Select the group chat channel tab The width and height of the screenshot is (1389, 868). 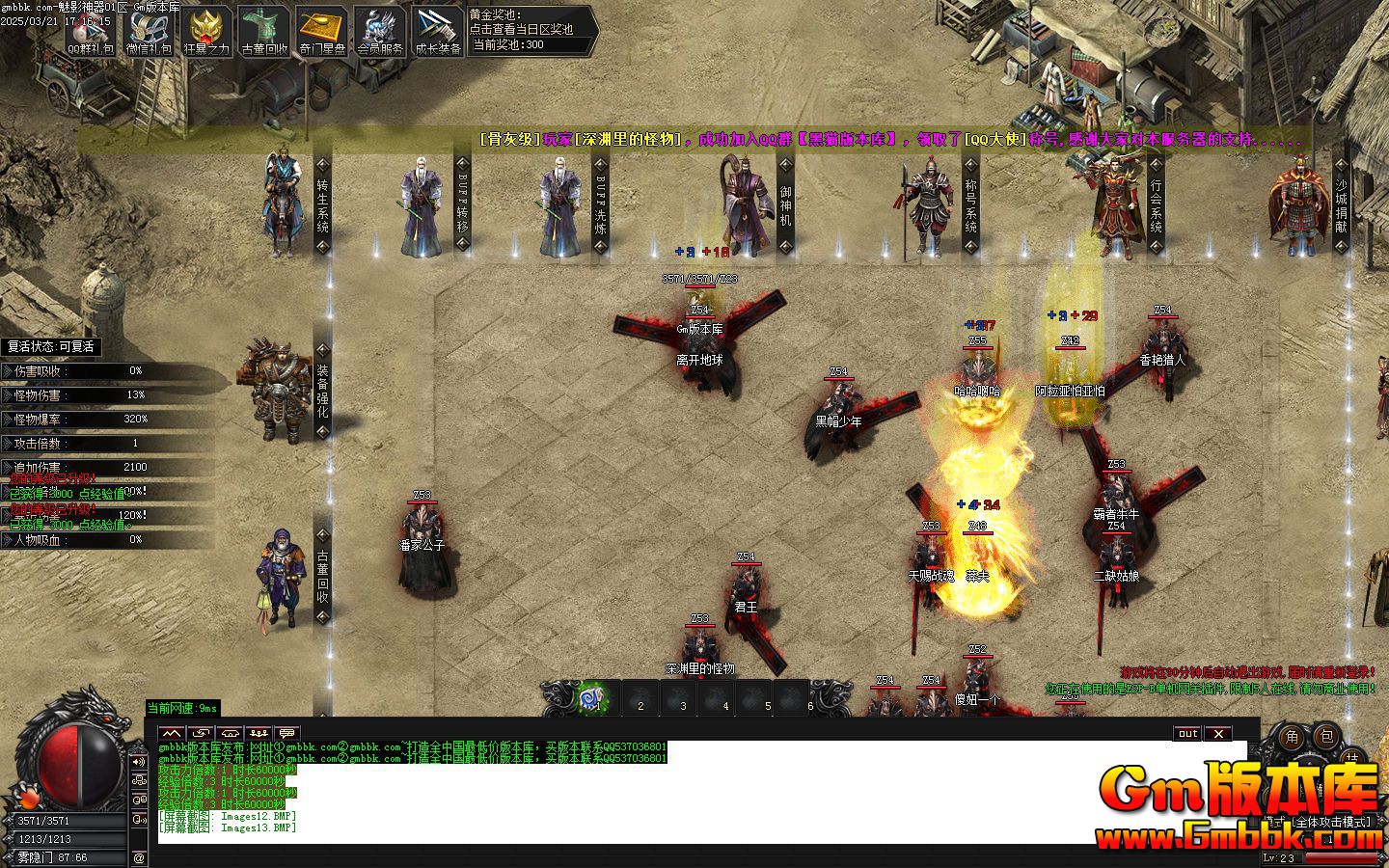click(x=259, y=731)
